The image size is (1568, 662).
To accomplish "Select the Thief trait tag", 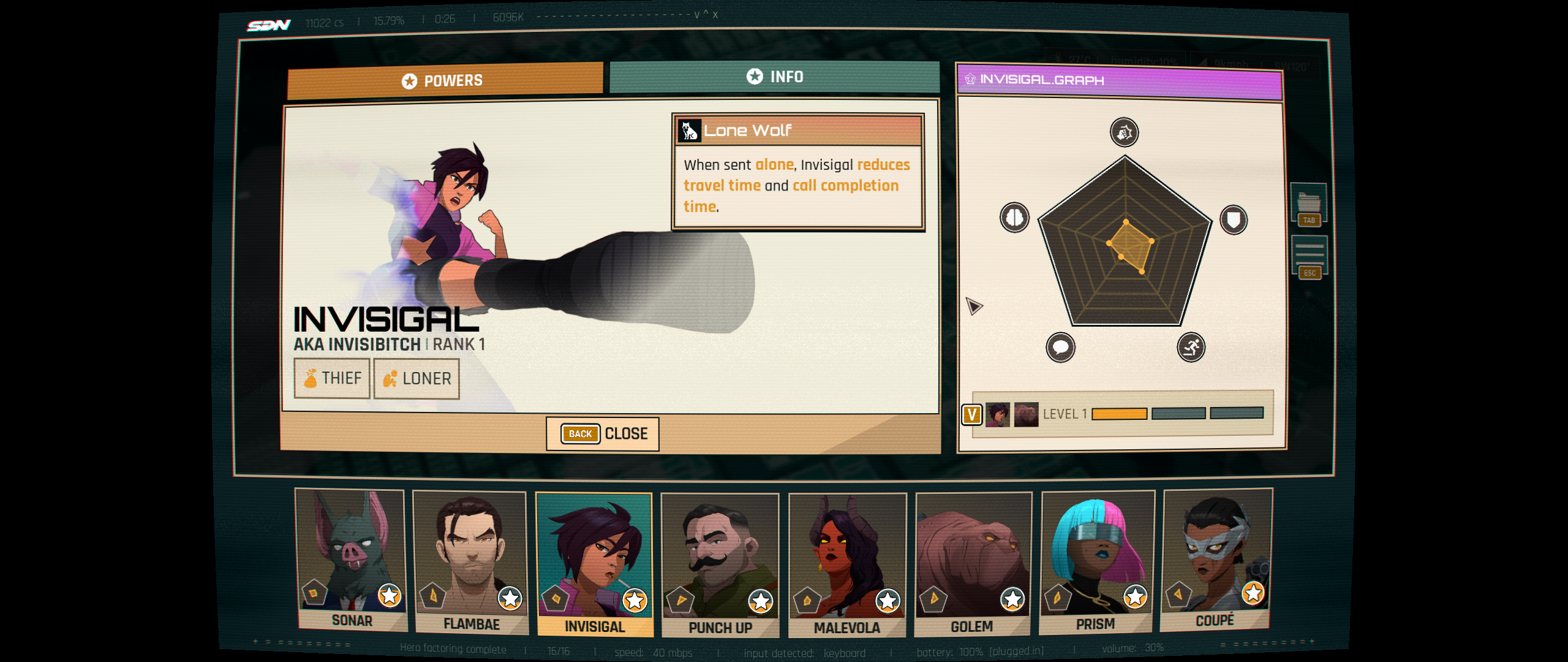I will pyautogui.click(x=332, y=378).
